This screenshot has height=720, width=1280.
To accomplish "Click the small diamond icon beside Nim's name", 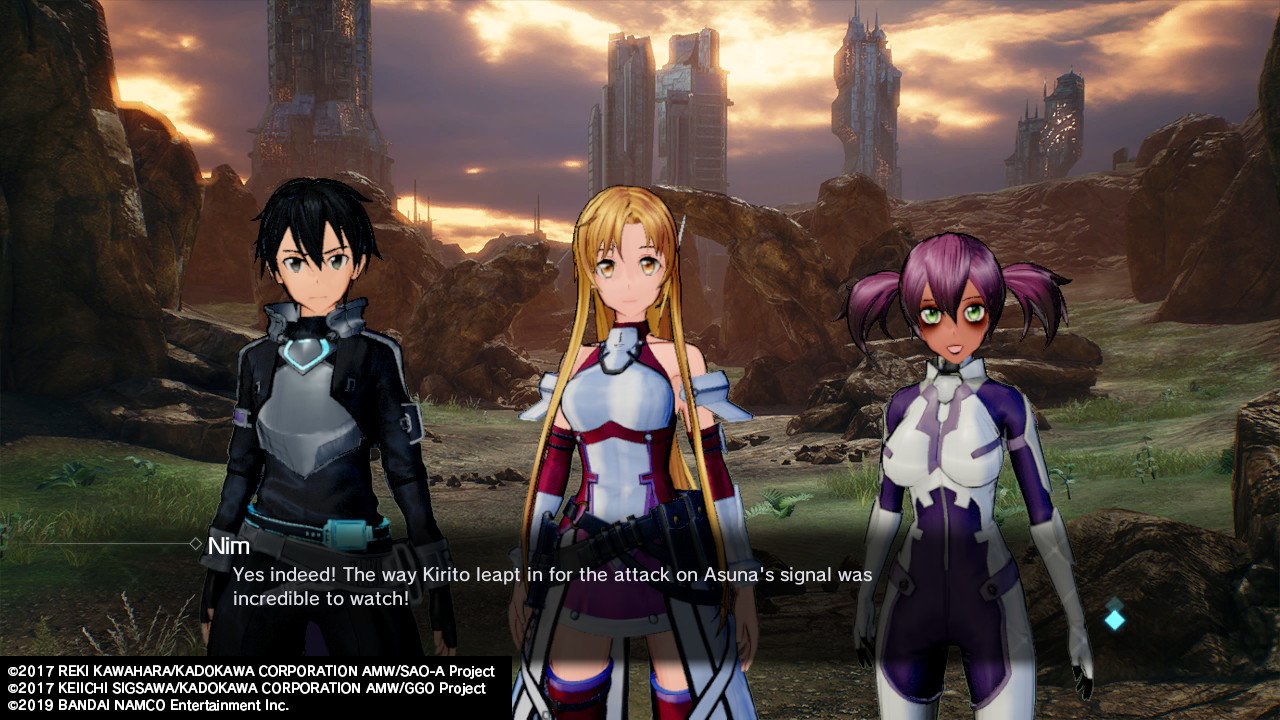I will [x=196, y=542].
